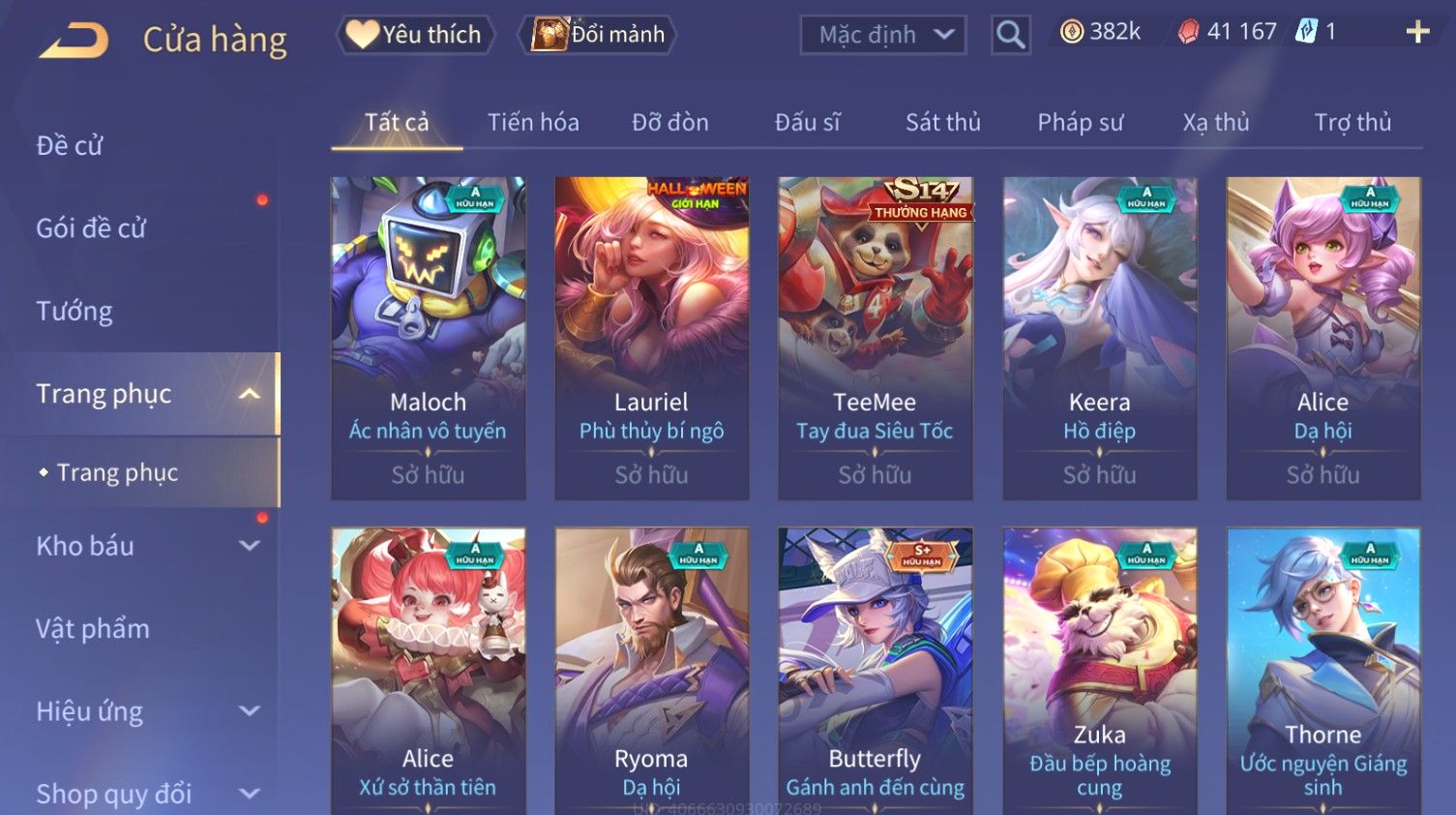Open the Gói đề cử section
1456x815 pixels.
[91, 228]
